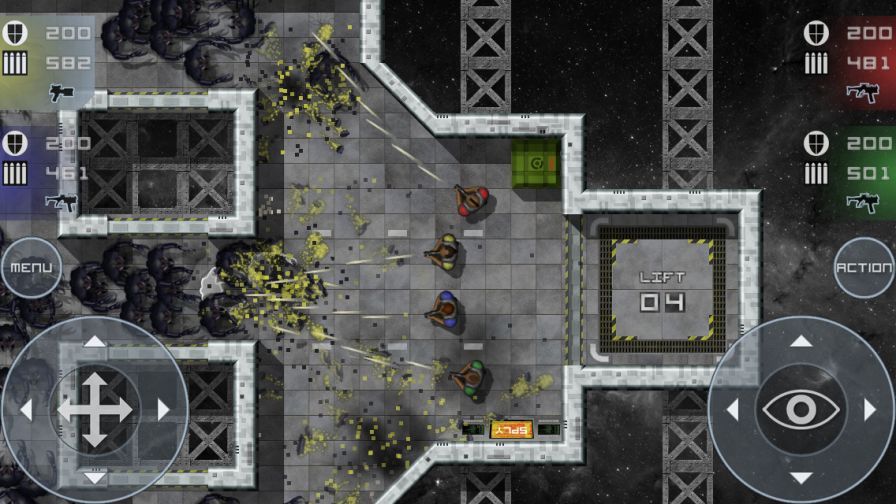This screenshot has height=504, width=896.
Task: Click the four-way cross movement icon
Action: click(94, 410)
